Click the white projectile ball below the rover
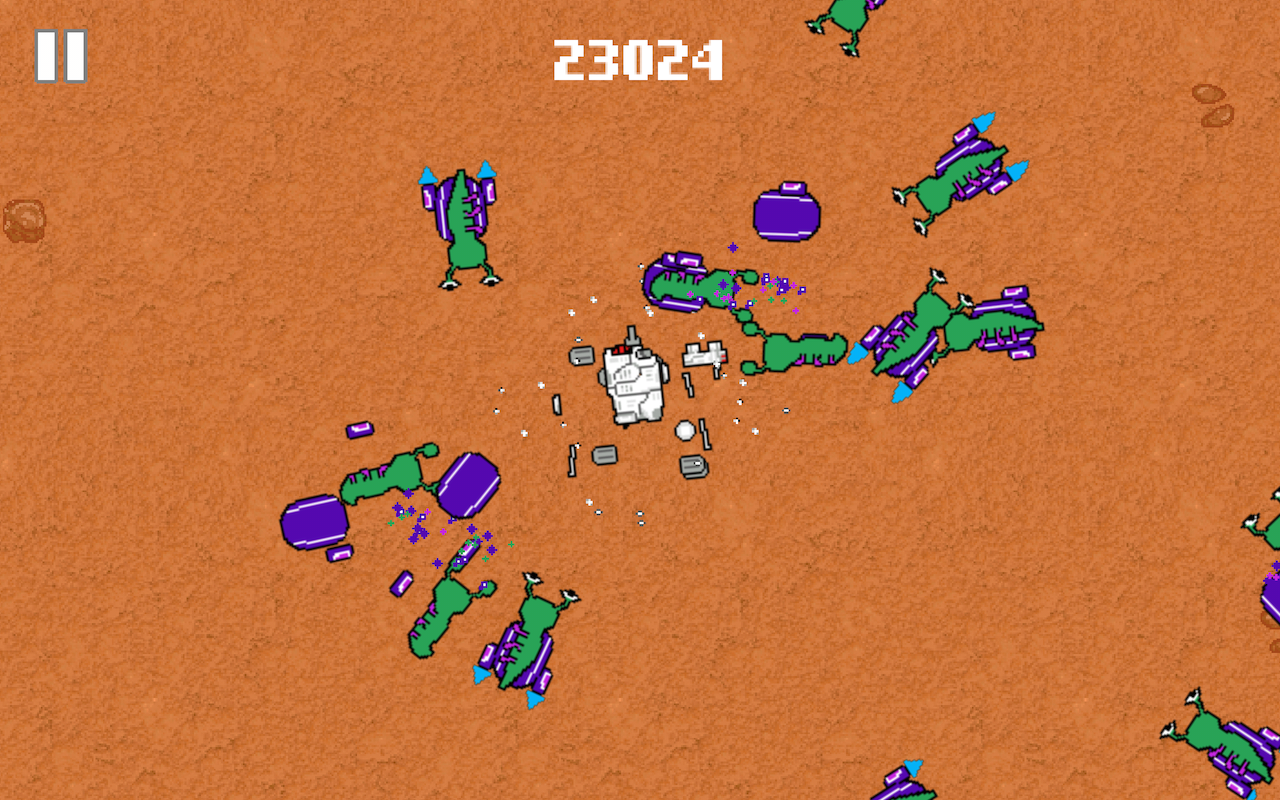1280x800 pixels. pyautogui.click(x=686, y=431)
